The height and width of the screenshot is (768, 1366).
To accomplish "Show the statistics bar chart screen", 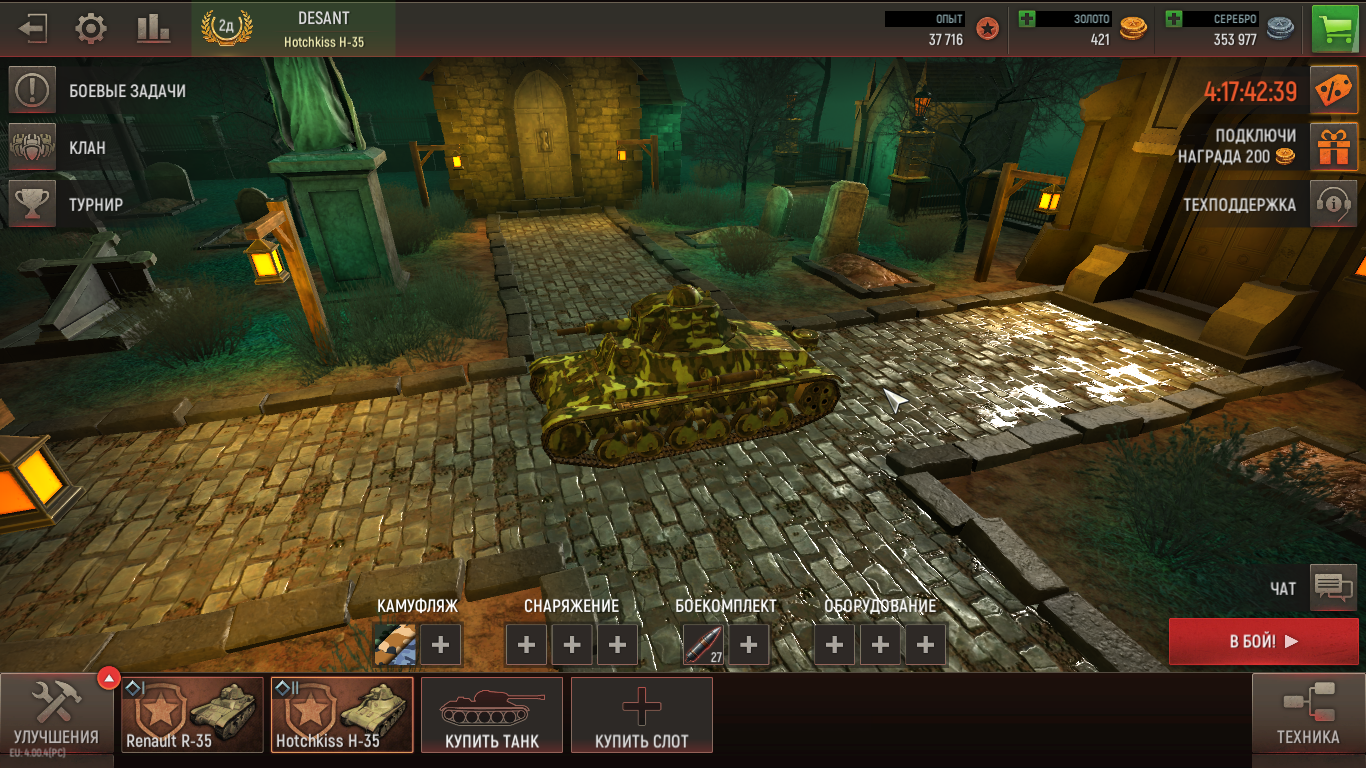I will [153, 28].
